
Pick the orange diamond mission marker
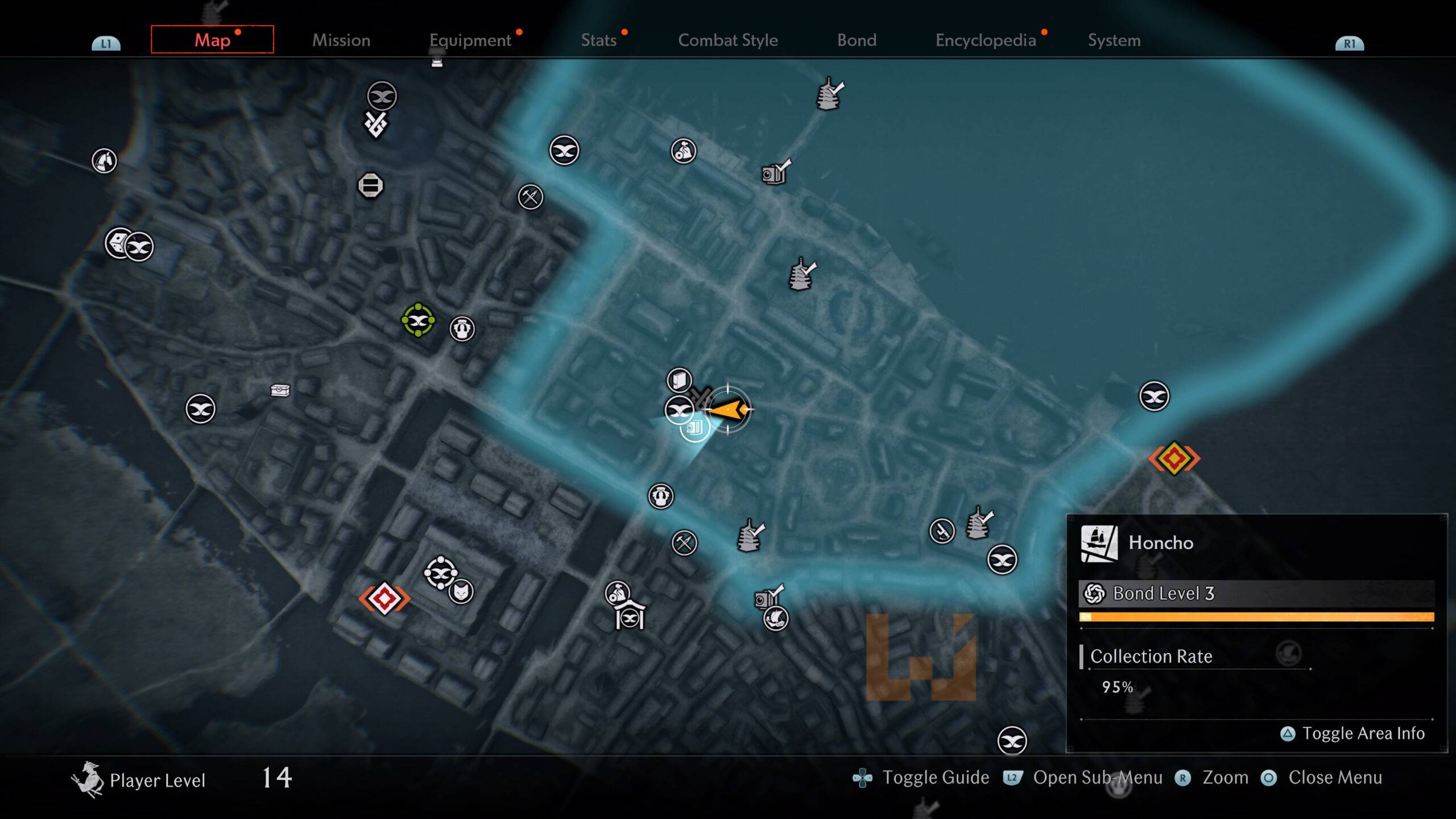click(x=1174, y=458)
